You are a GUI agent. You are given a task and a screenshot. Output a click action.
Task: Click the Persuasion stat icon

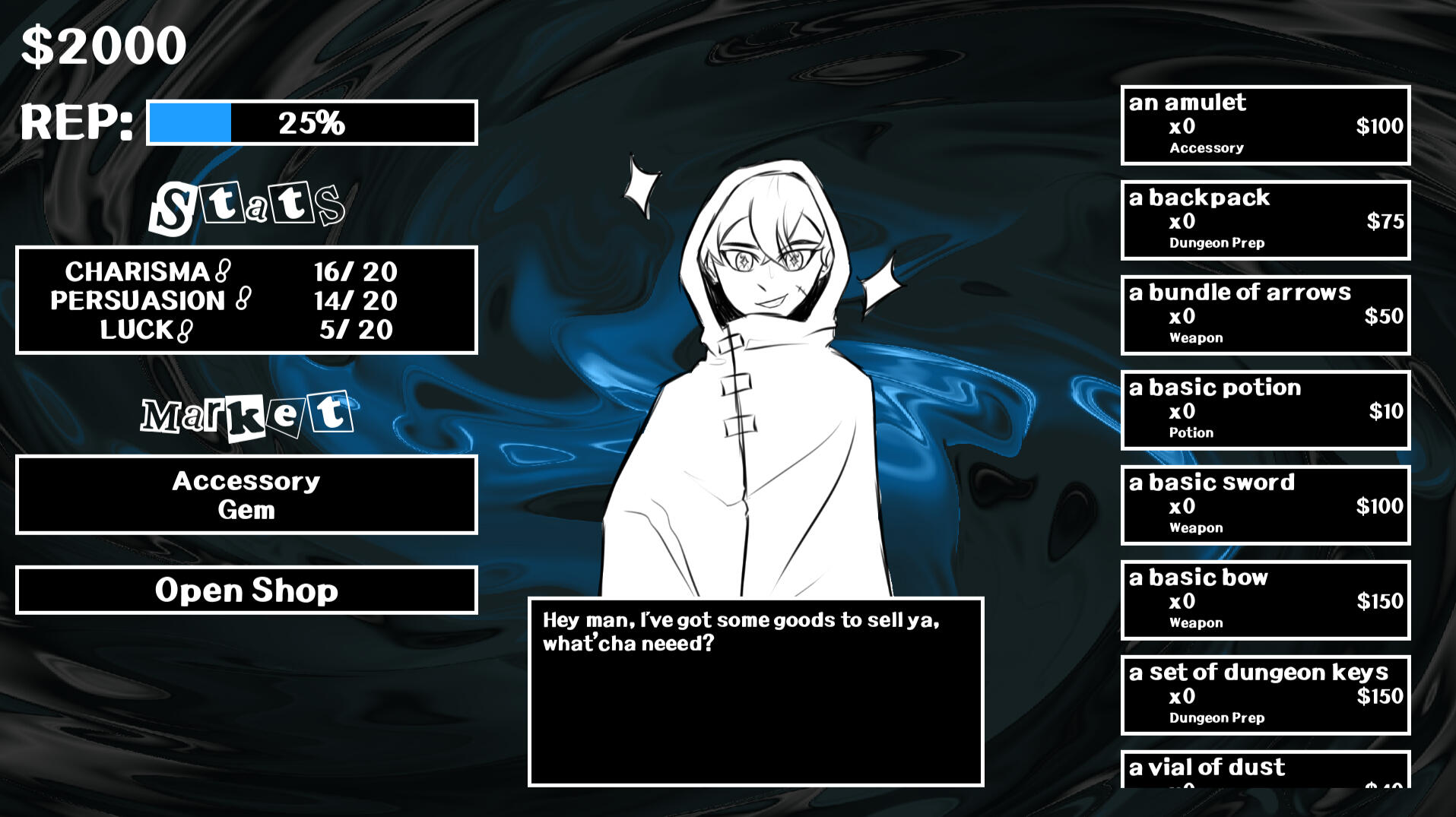coord(243,299)
